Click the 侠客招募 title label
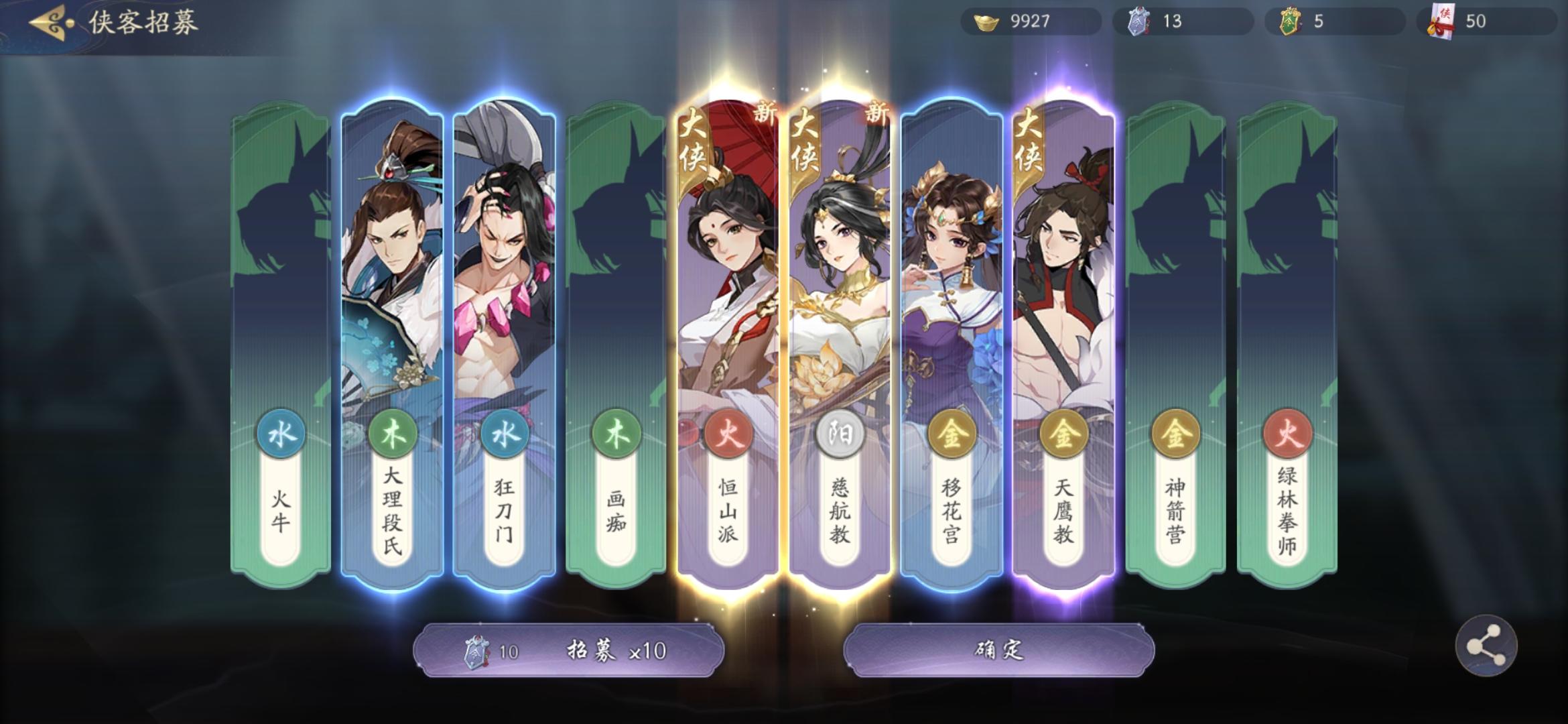This screenshot has width=1568, height=724. pos(141,21)
